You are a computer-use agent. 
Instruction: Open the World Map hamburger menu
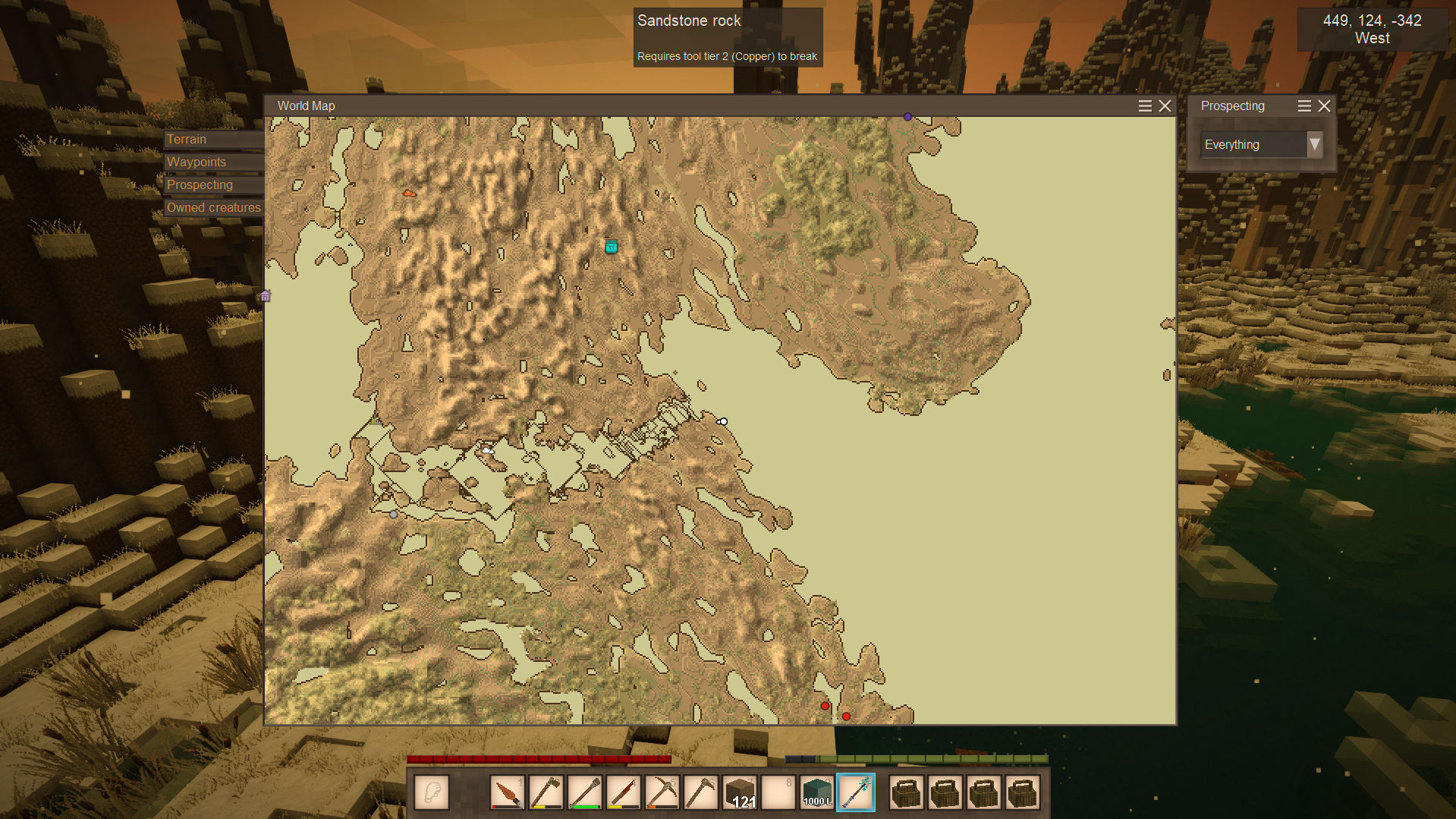[1145, 106]
